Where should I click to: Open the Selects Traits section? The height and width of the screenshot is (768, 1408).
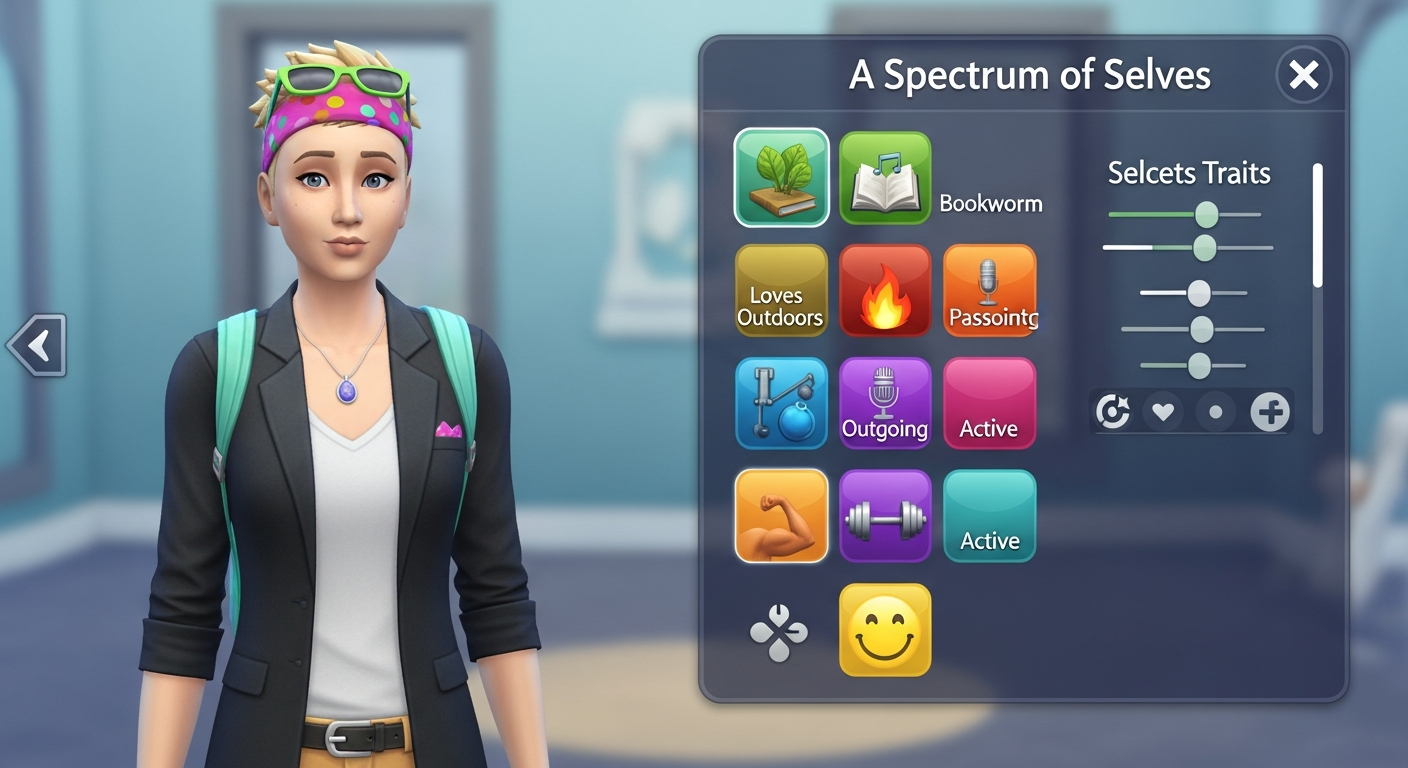(1188, 173)
